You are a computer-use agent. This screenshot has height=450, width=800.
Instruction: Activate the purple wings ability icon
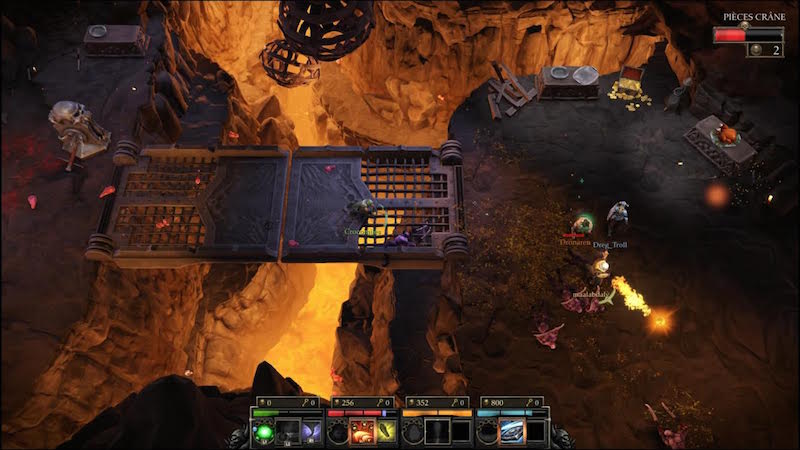click(x=311, y=432)
